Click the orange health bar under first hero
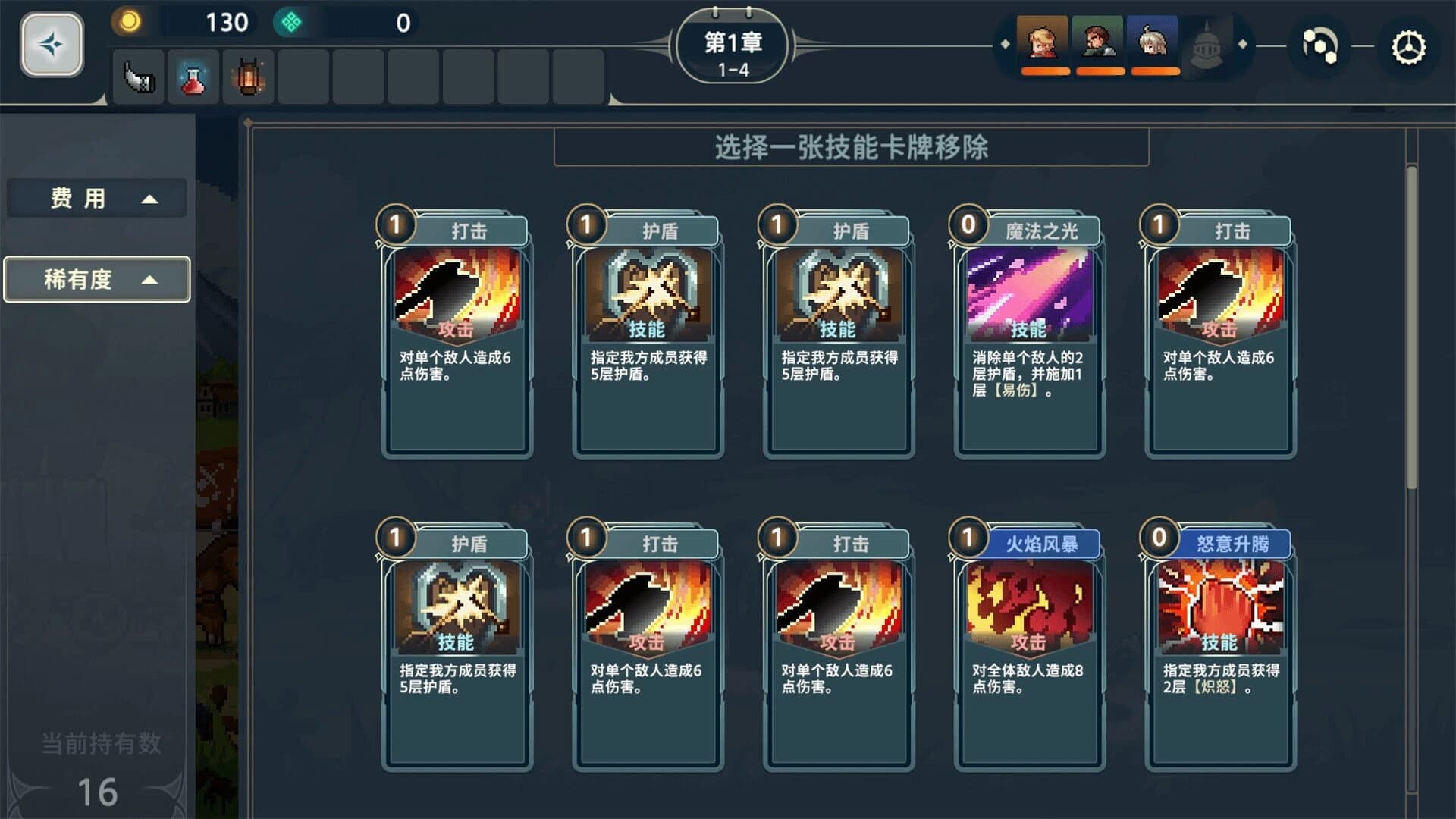Viewport: 1456px width, 819px height. click(x=1045, y=71)
